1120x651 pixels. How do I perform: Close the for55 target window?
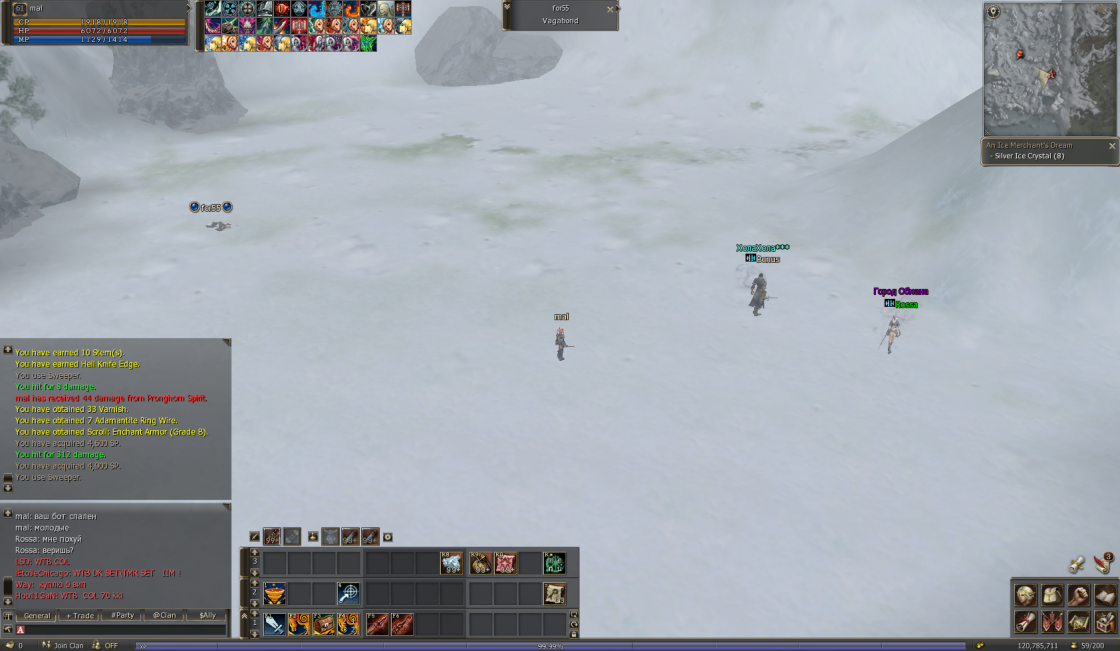[x=610, y=9]
